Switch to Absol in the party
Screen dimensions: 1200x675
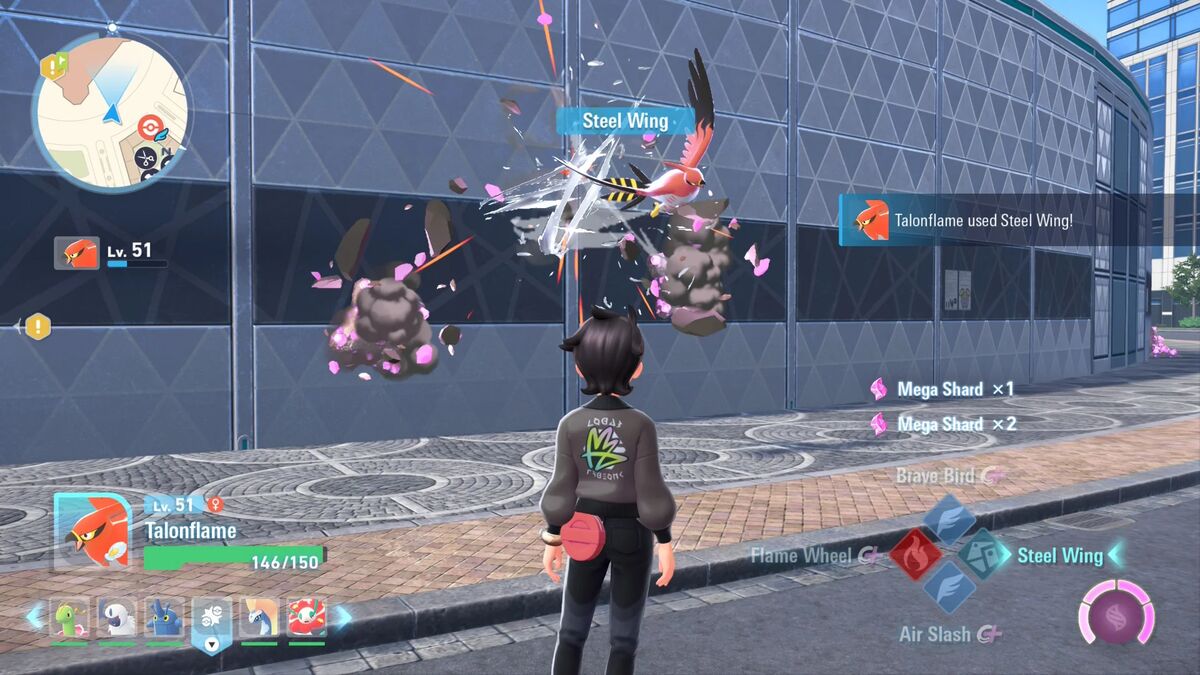[x=117, y=619]
